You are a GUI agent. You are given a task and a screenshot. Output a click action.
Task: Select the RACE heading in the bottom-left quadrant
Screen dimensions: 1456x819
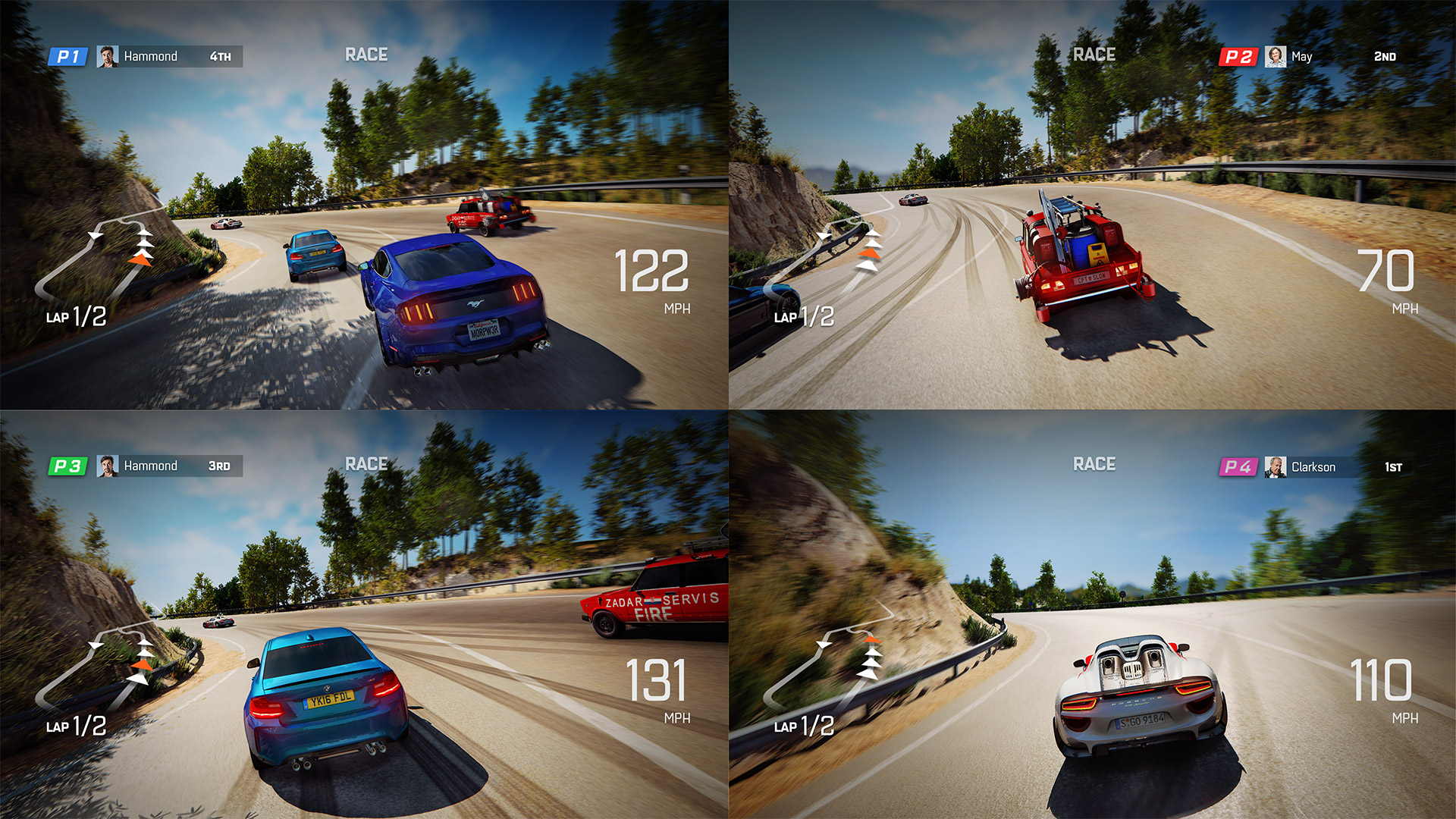(x=365, y=463)
